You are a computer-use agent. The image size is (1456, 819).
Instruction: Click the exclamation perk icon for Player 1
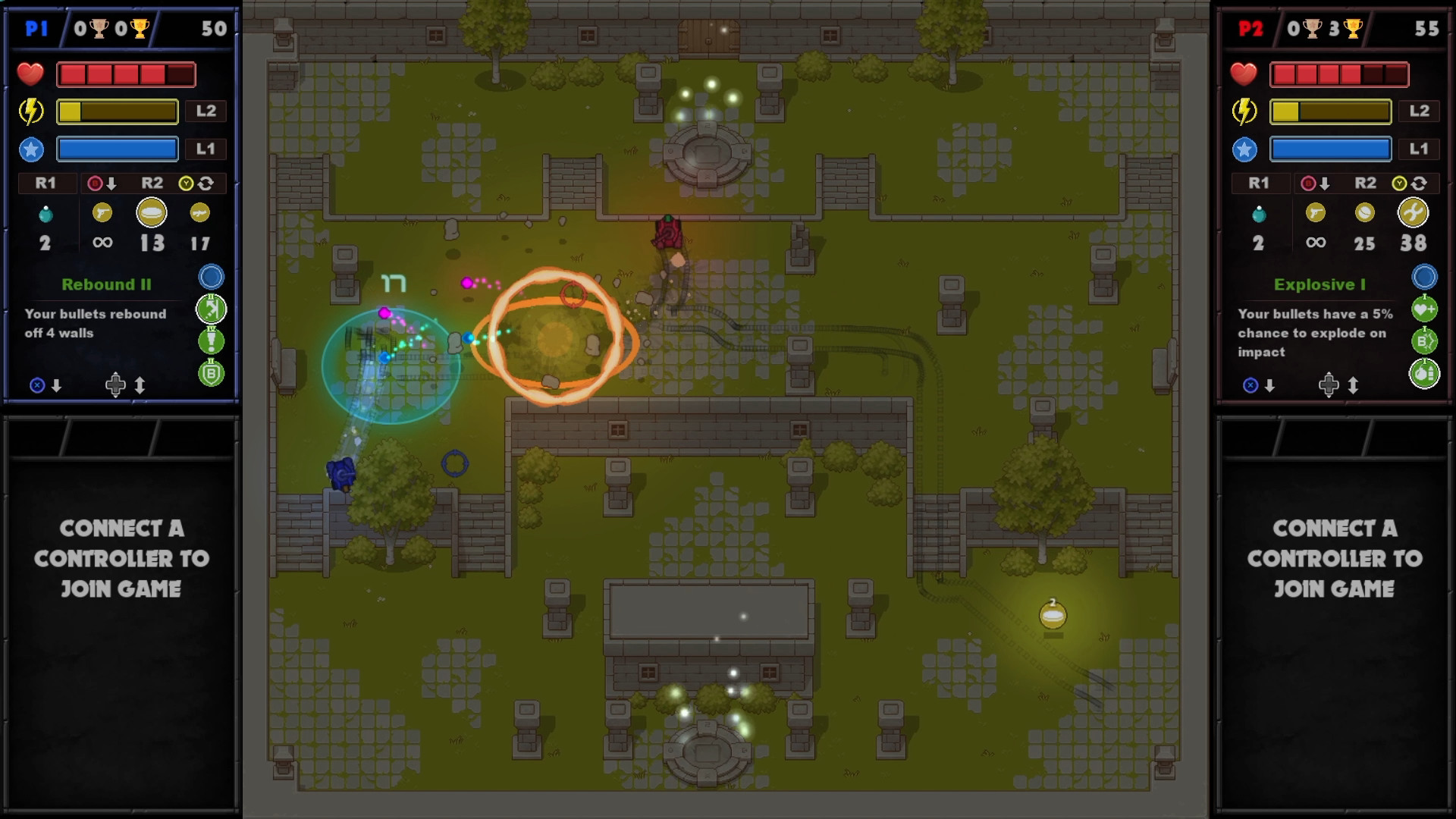tap(210, 341)
